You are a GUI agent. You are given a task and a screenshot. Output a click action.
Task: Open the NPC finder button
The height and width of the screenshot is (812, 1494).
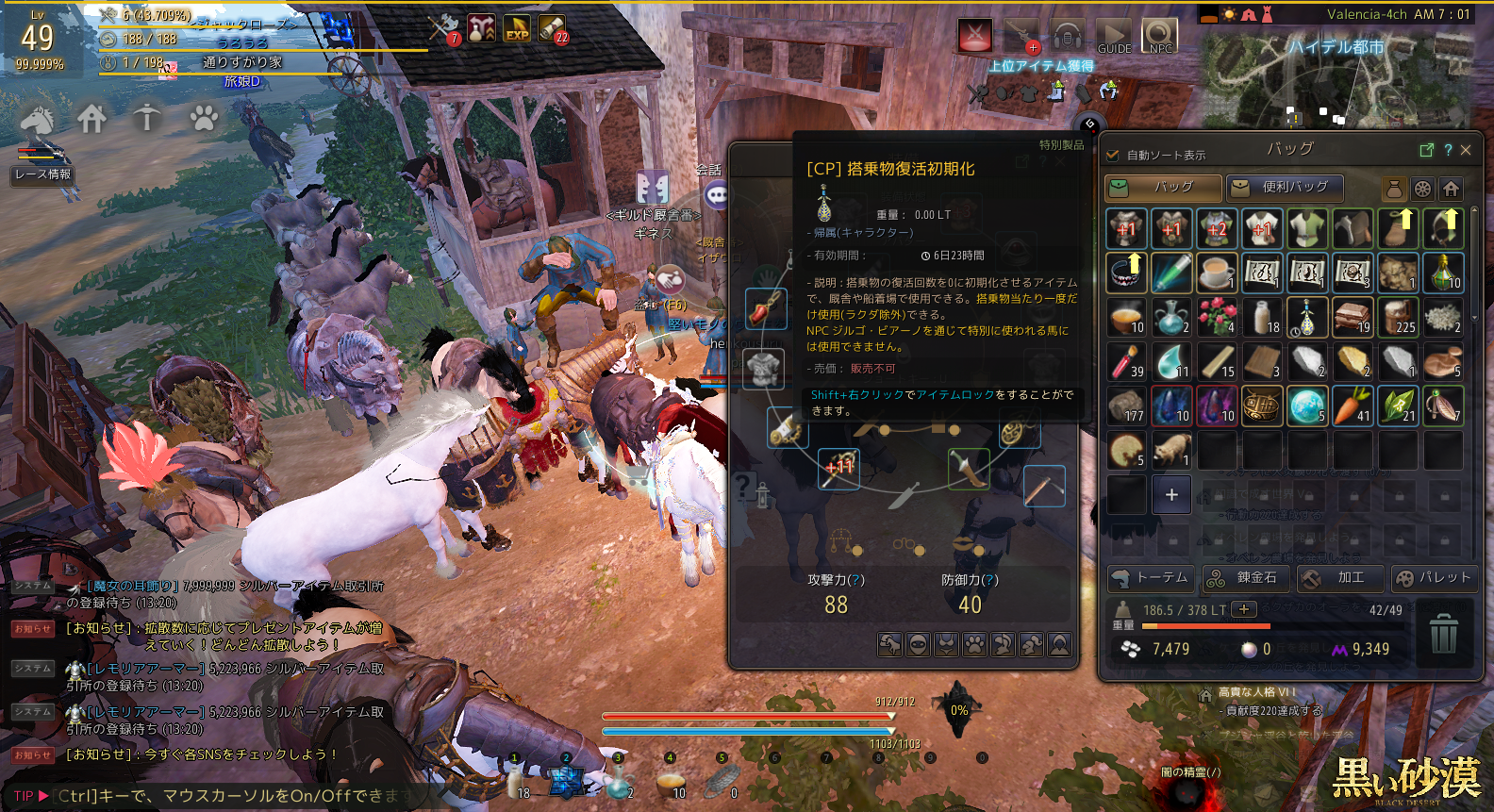tap(1160, 36)
